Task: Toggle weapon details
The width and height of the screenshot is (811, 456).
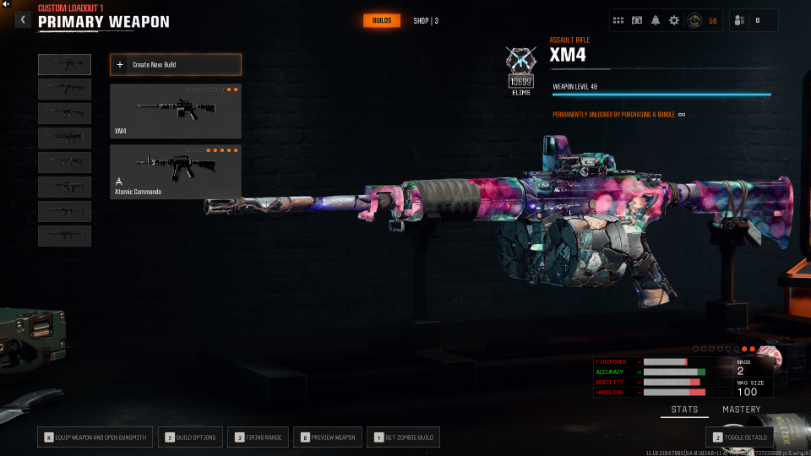Action: pos(741,437)
